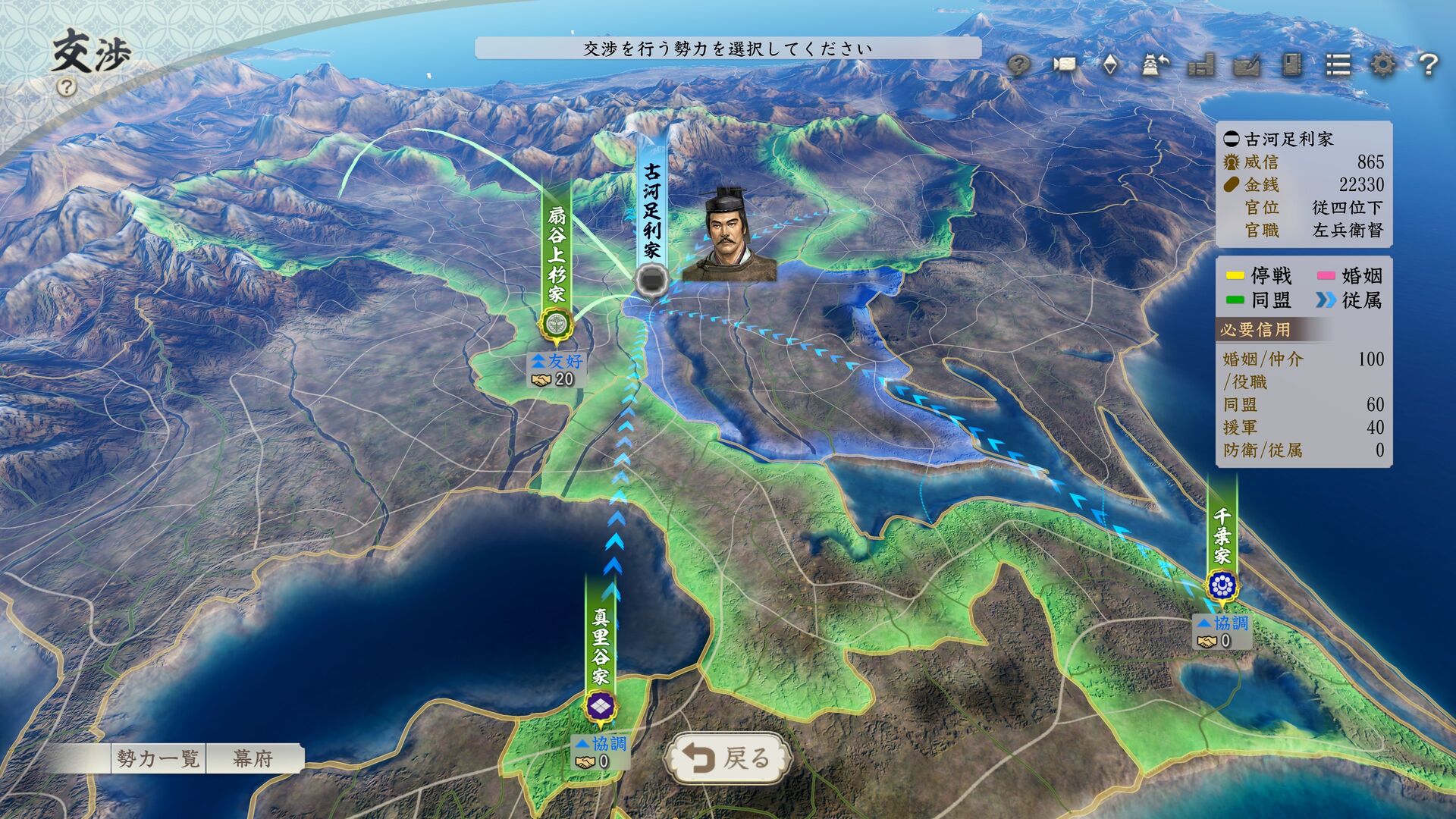Open the help question mark under 交渉
1456x819 pixels.
click(x=67, y=87)
